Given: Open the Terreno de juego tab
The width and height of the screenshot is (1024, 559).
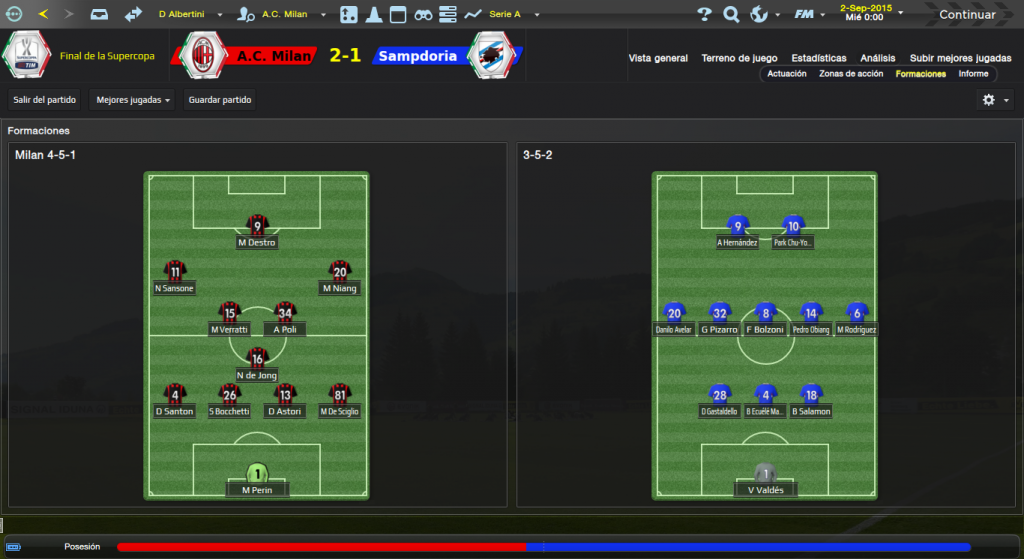Looking at the screenshot, I should pos(739,58).
